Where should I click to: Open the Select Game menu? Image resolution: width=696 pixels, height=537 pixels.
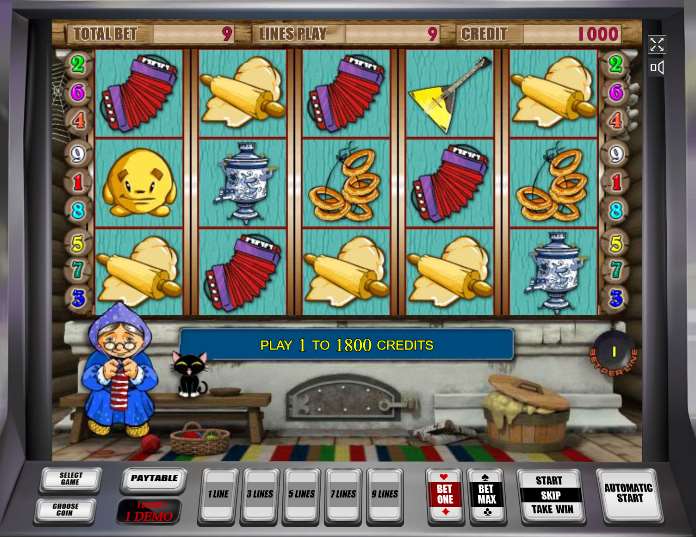70,479
